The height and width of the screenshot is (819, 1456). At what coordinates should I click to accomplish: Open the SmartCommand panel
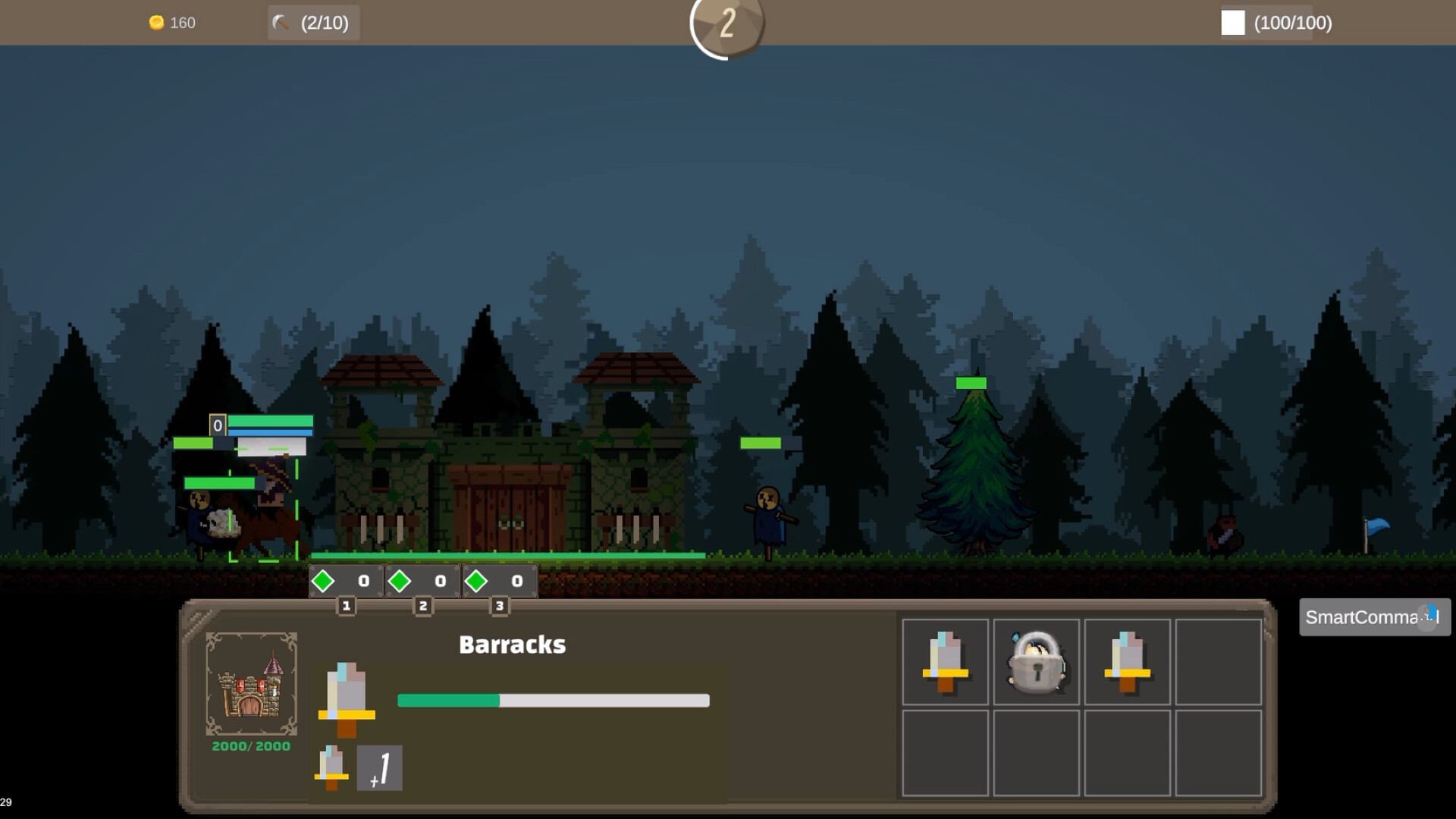tap(1373, 617)
